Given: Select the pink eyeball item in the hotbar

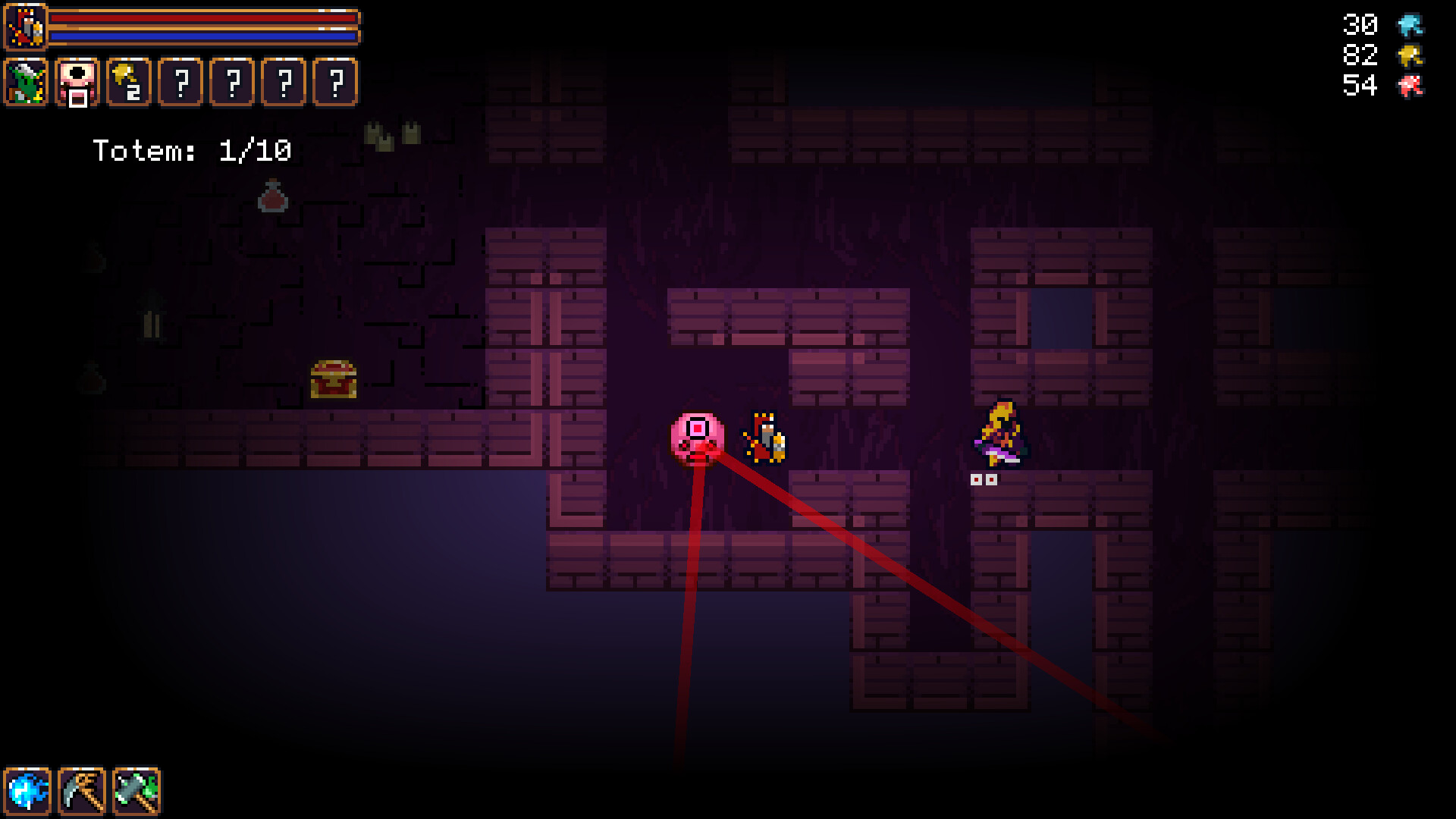Looking at the screenshot, I should tap(76, 83).
